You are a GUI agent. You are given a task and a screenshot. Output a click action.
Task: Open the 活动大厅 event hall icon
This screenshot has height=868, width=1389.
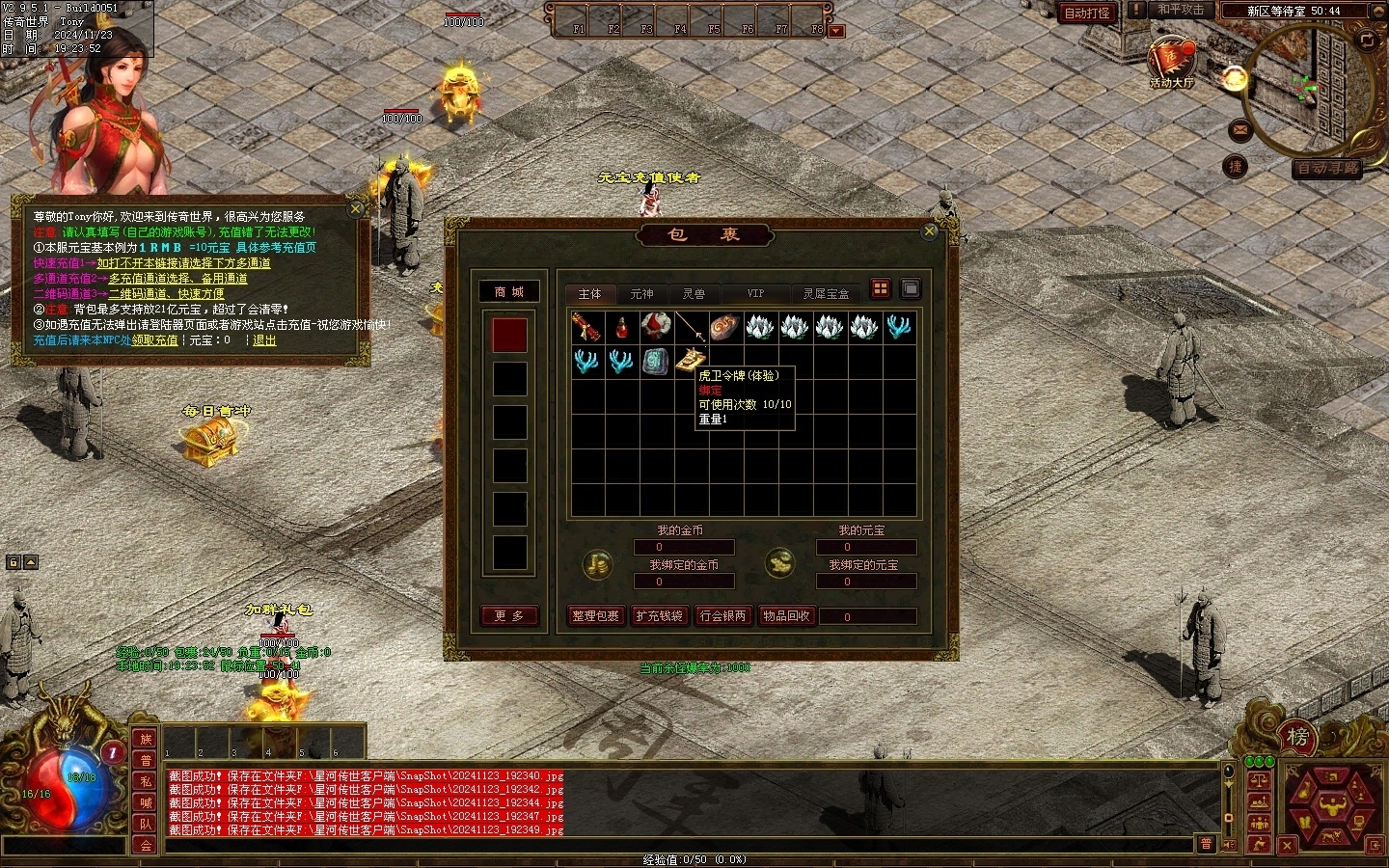(x=1171, y=62)
